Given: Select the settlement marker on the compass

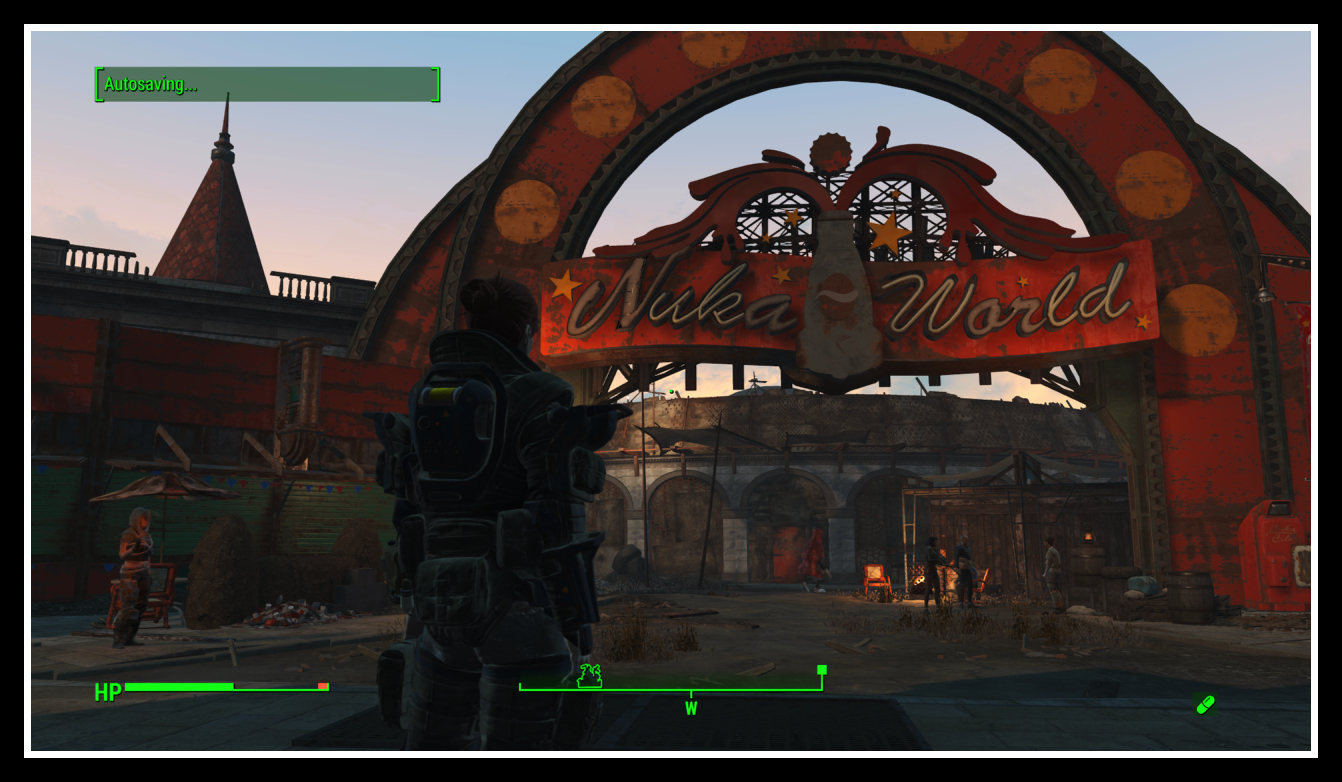Looking at the screenshot, I should point(589,676).
